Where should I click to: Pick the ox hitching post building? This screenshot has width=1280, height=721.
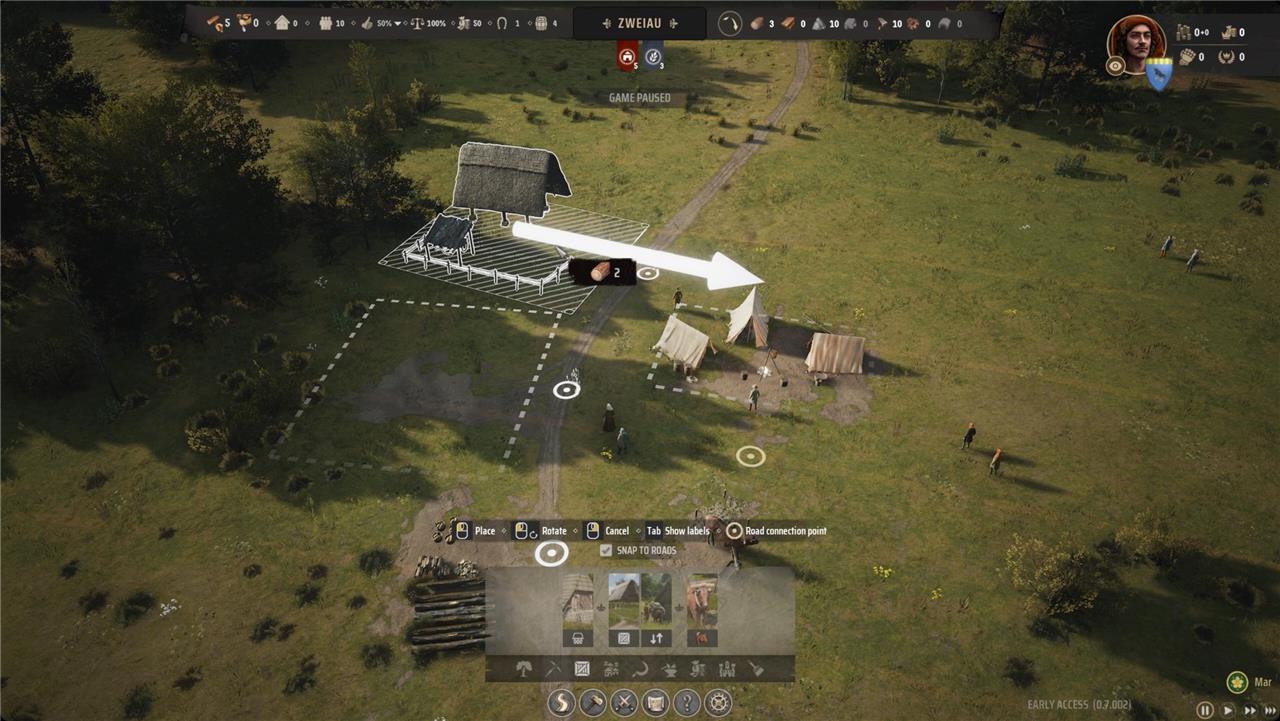(x=702, y=609)
